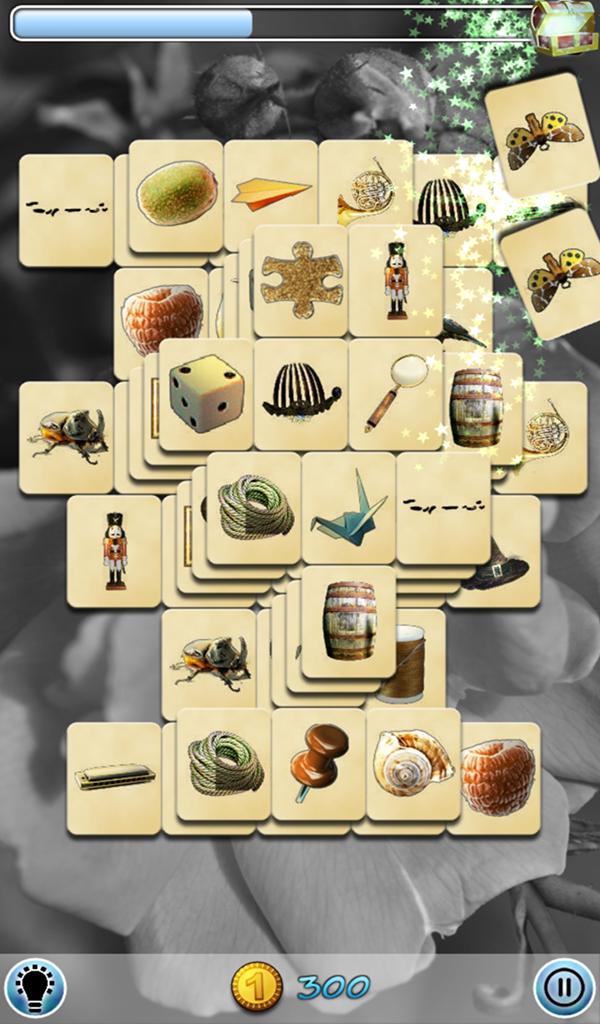Choose the golden puzzle piece tile
Image resolution: width=600 pixels, height=1024 pixels.
pos(301,279)
